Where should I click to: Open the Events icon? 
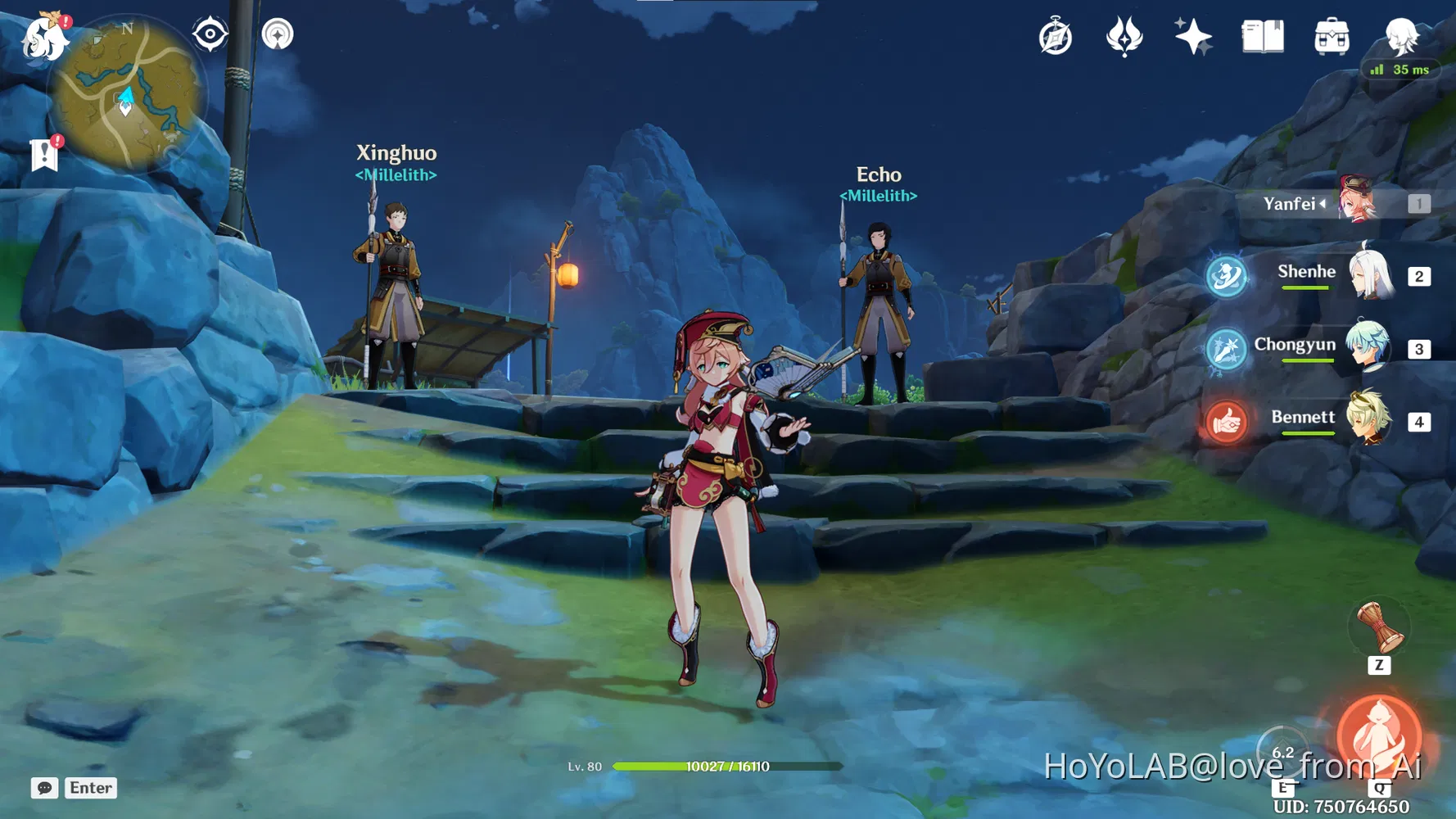[x=1124, y=38]
